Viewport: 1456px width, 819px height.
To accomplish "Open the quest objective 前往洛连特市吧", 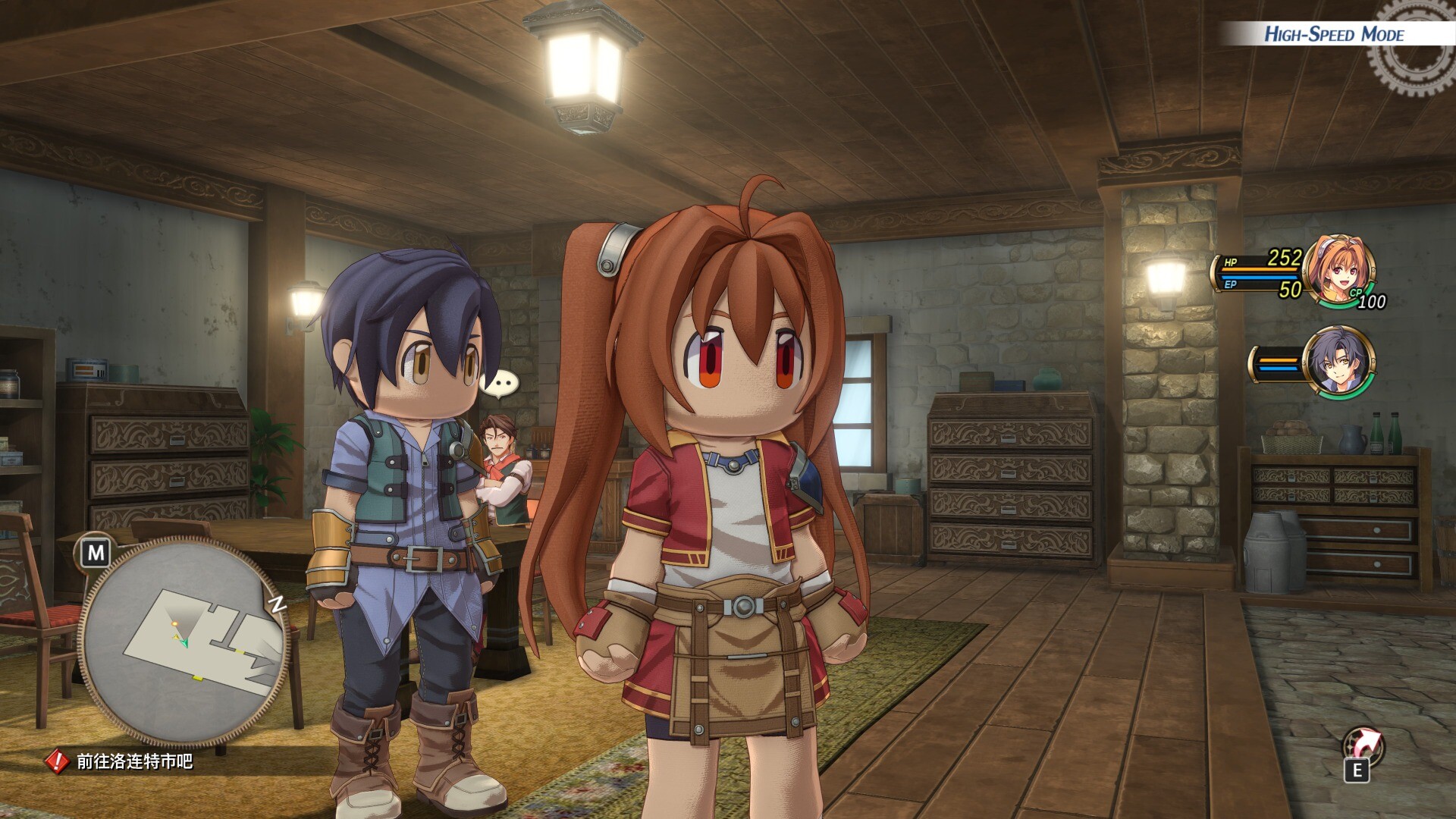I will click(x=133, y=761).
